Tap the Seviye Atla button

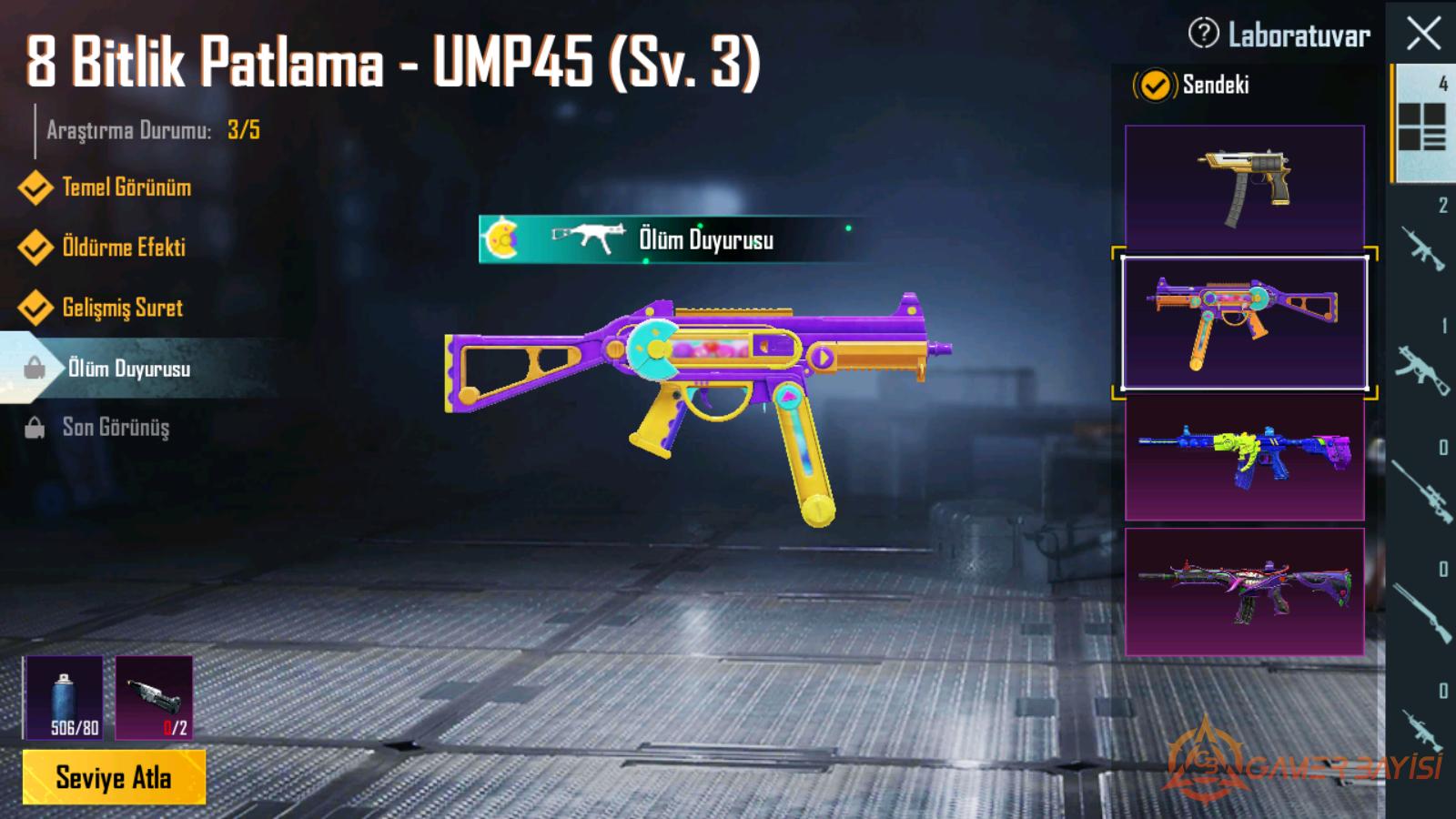tap(114, 777)
